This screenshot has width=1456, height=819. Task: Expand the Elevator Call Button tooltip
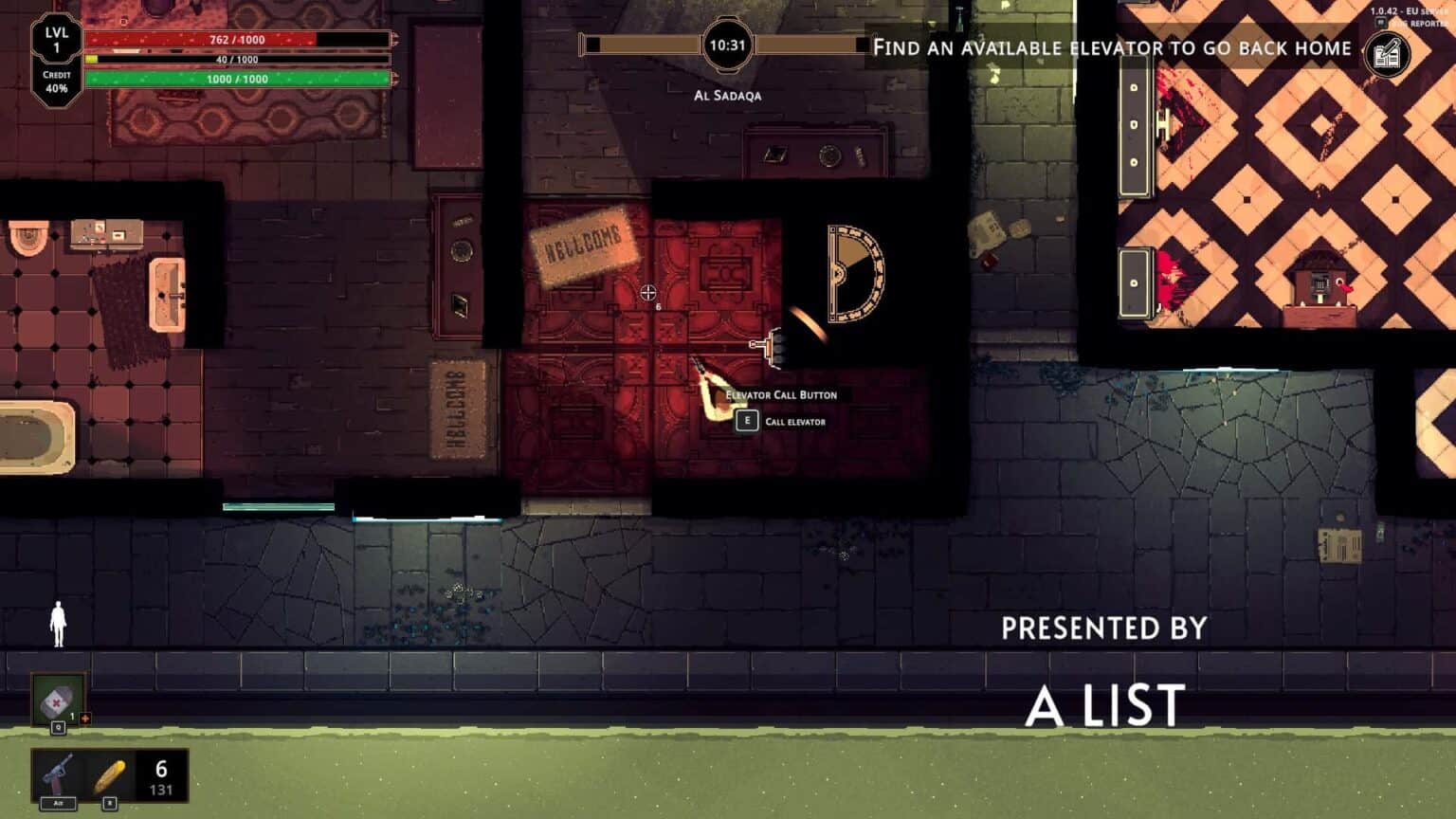click(779, 395)
